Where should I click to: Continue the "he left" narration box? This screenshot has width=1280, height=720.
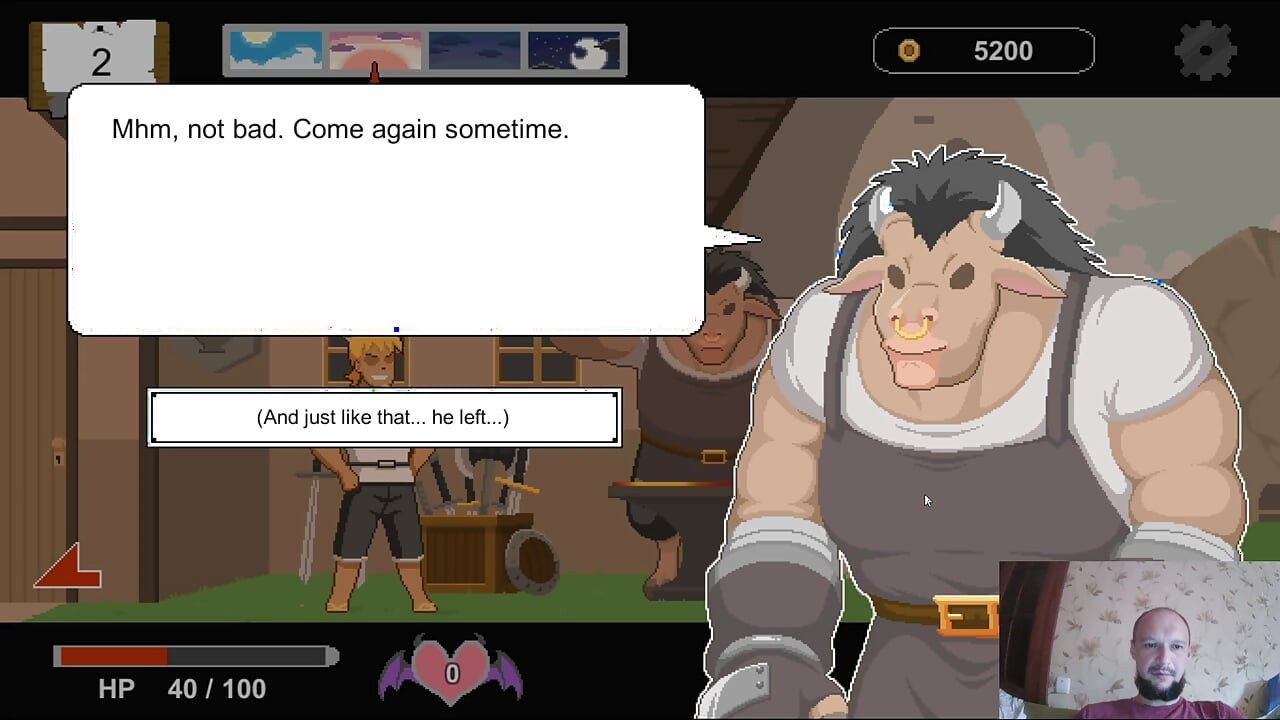(384, 417)
